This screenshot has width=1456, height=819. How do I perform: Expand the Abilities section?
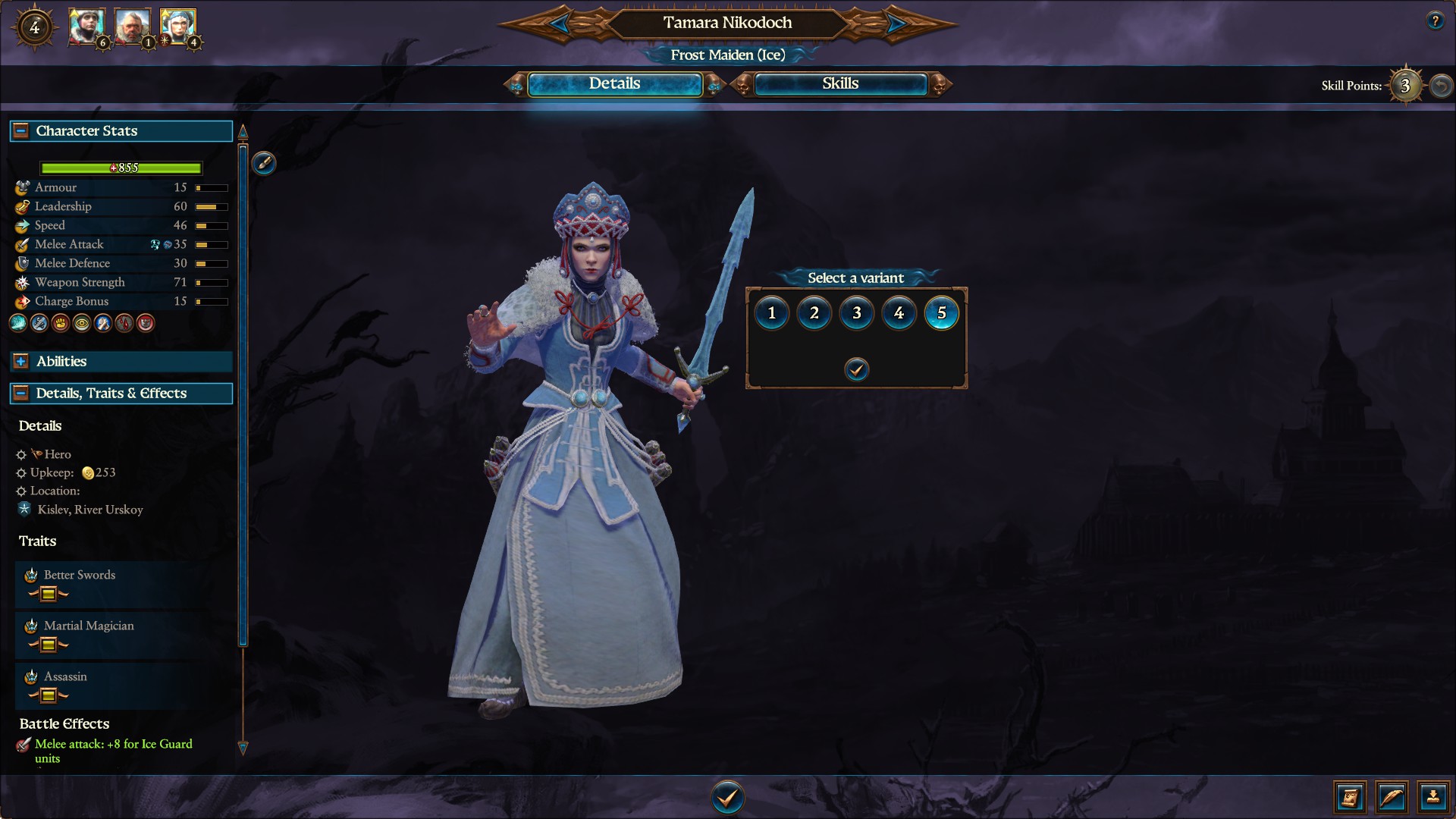tap(21, 362)
